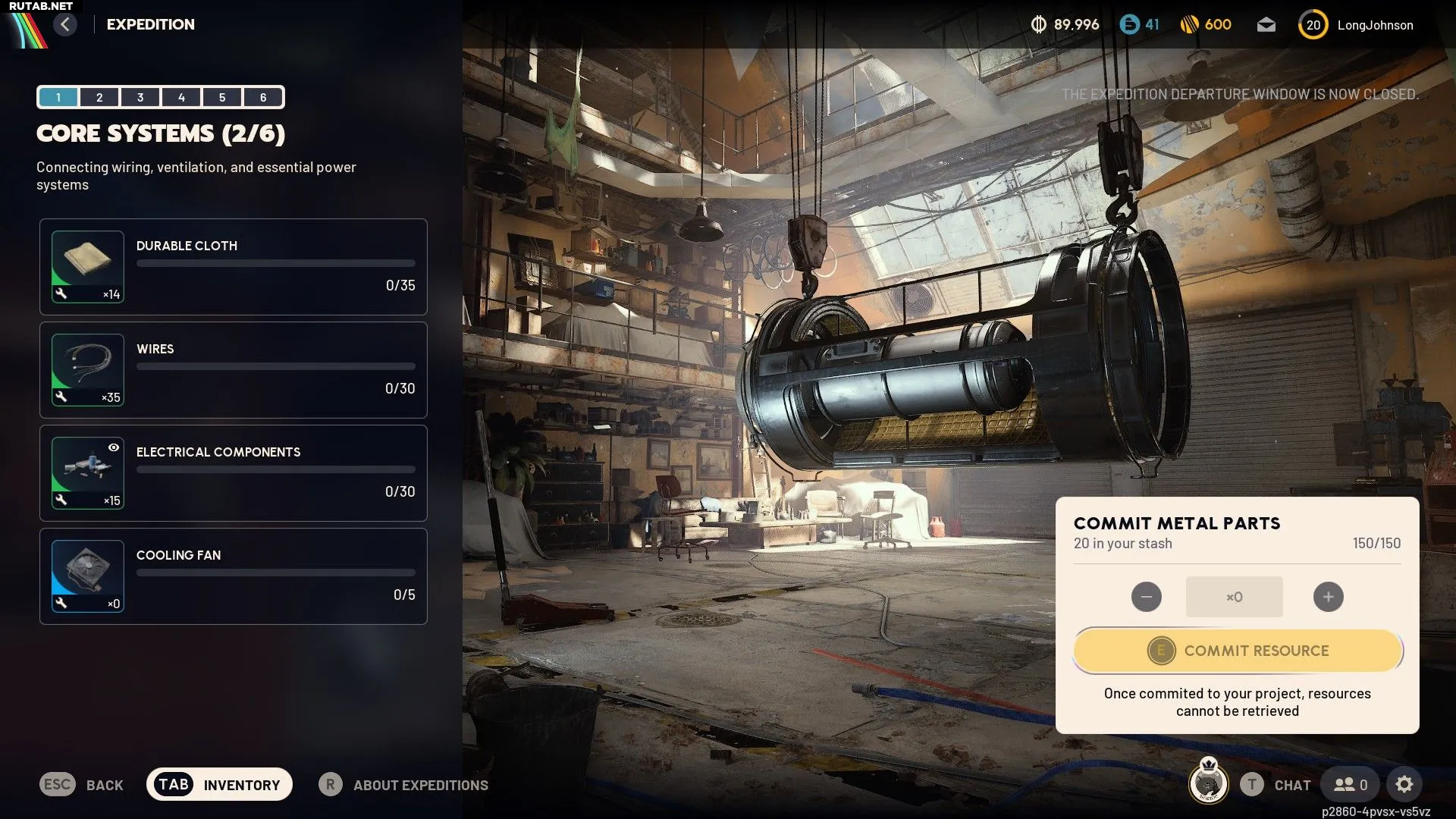This screenshot has height=819, width=1456.
Task: Click the Commit Resource button
Action: [x=1238, y=651]
